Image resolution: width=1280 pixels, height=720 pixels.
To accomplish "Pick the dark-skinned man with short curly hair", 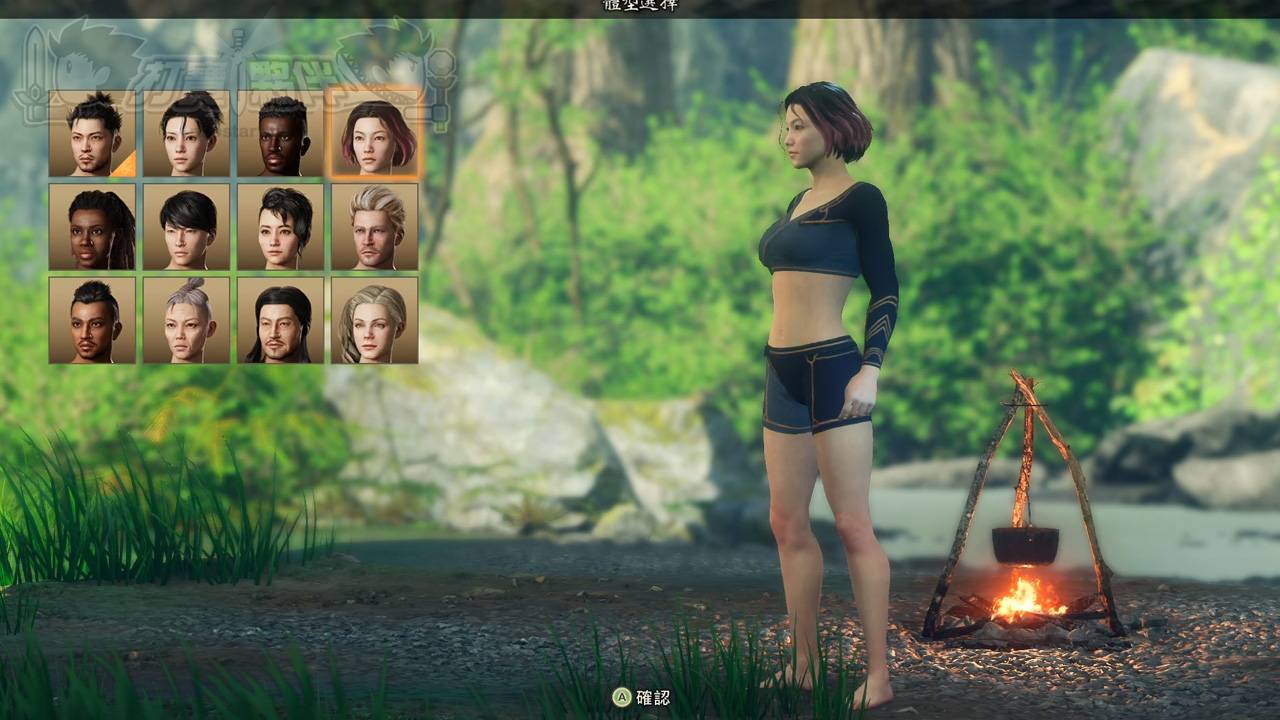I will coord(280,133).
